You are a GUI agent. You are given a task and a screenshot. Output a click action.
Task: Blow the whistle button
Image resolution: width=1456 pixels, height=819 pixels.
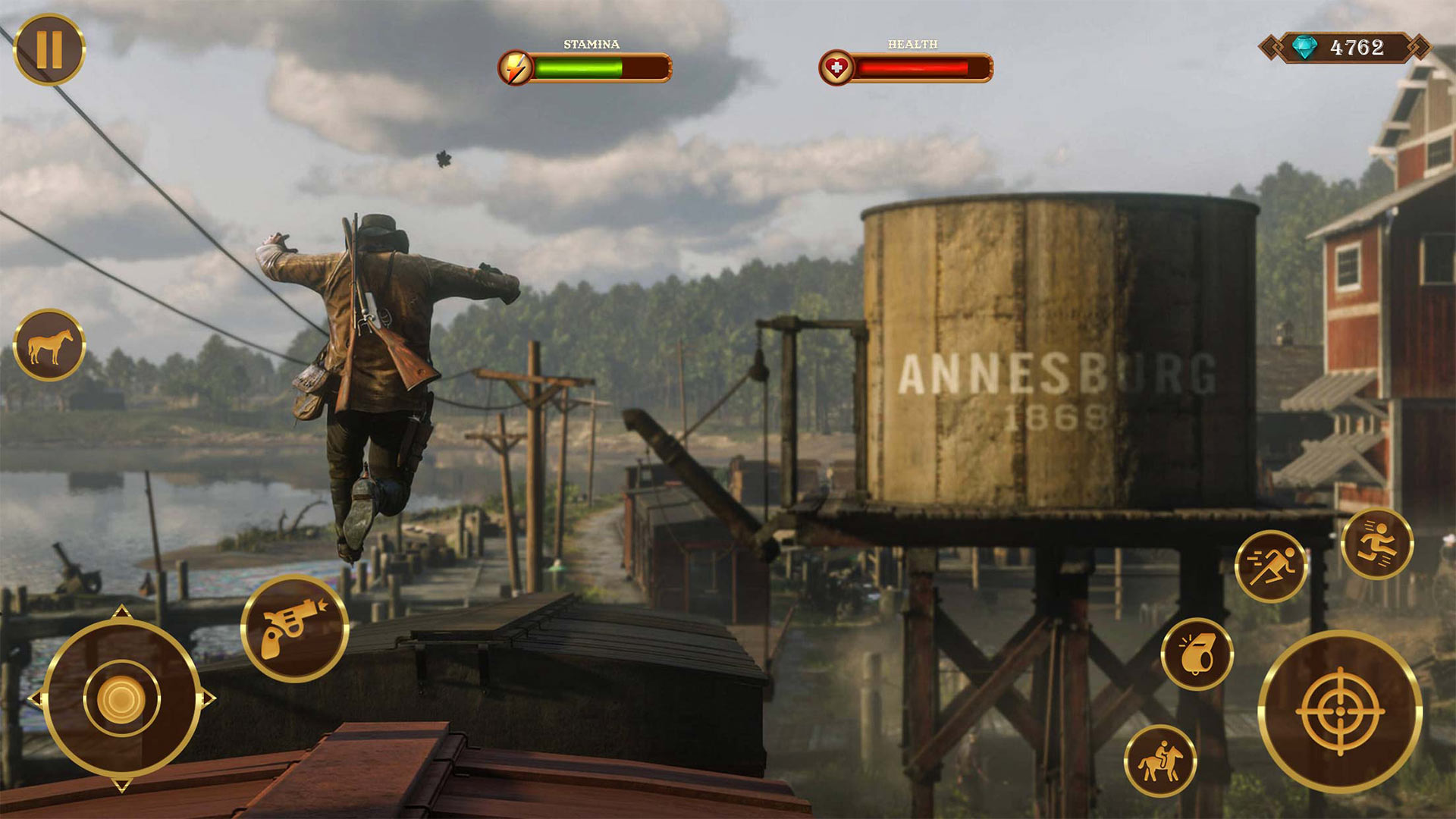1197,654
